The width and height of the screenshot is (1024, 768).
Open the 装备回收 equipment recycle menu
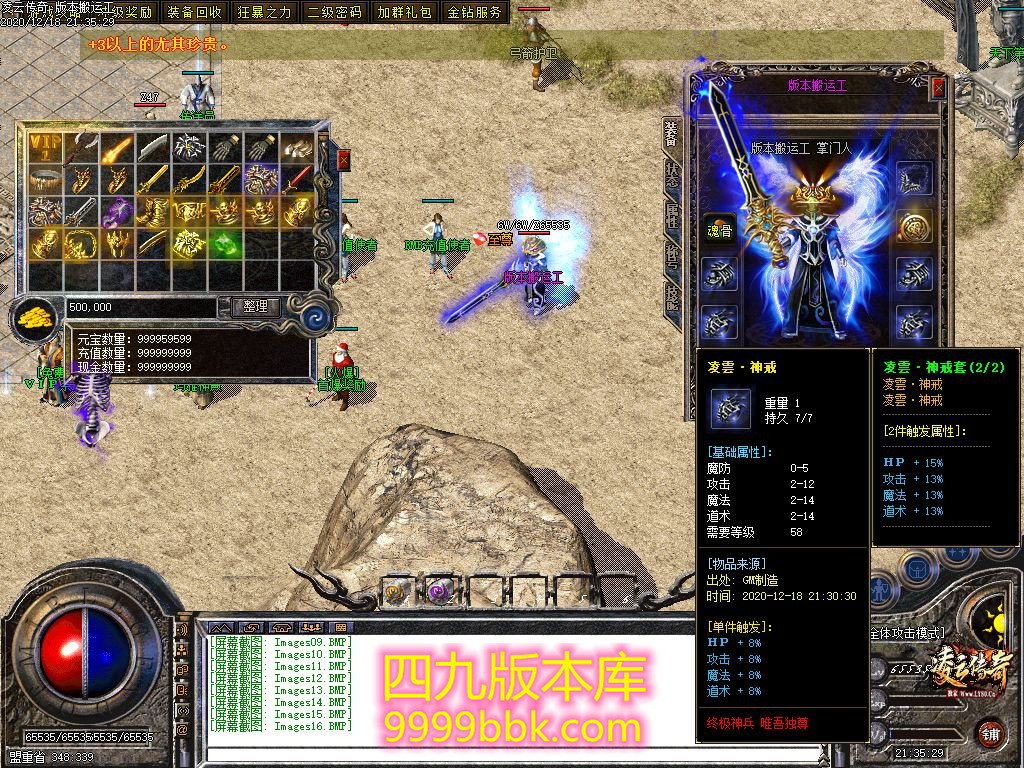tap(195, 12)
